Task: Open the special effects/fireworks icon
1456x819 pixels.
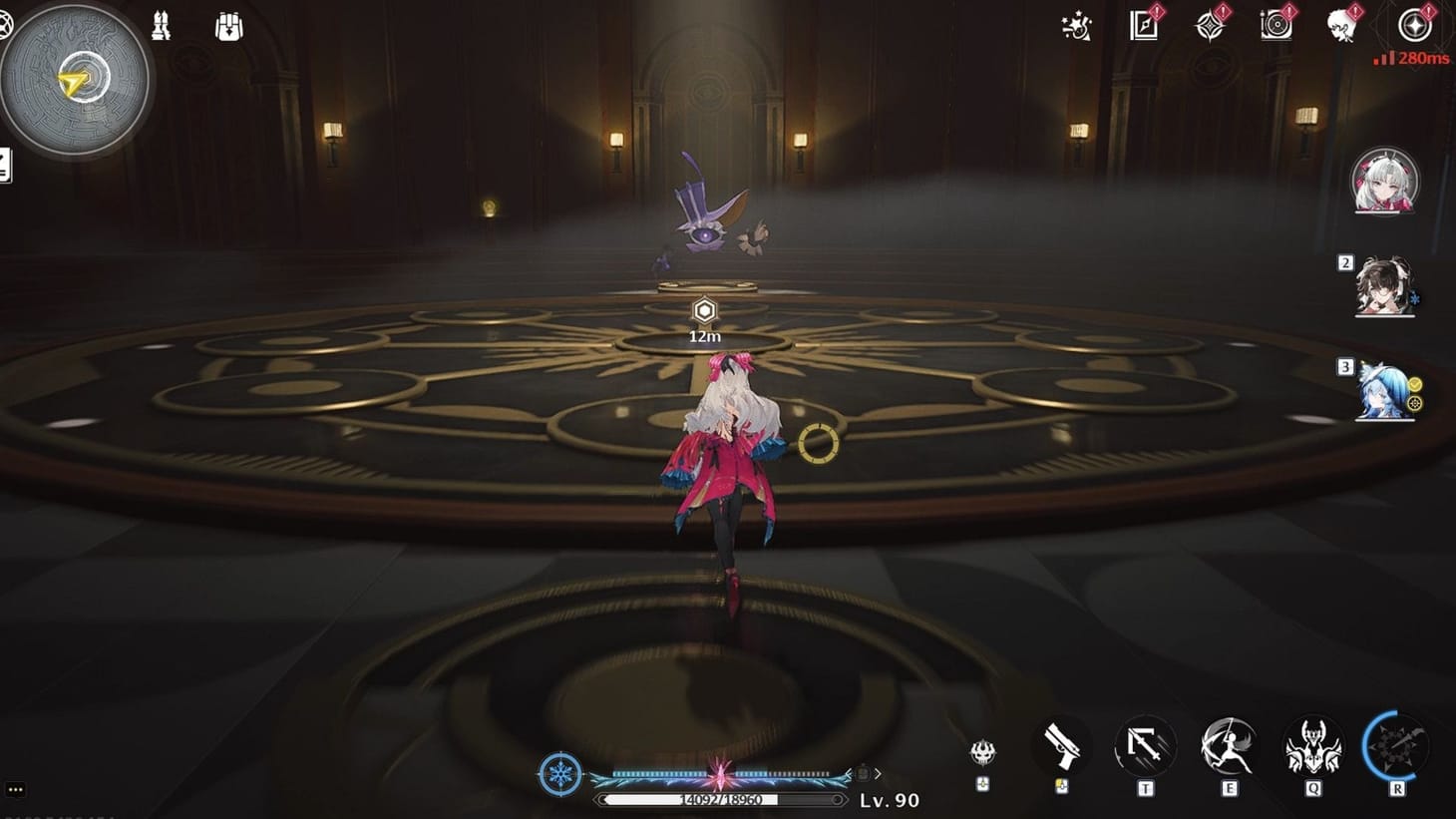Action: 1075,27
